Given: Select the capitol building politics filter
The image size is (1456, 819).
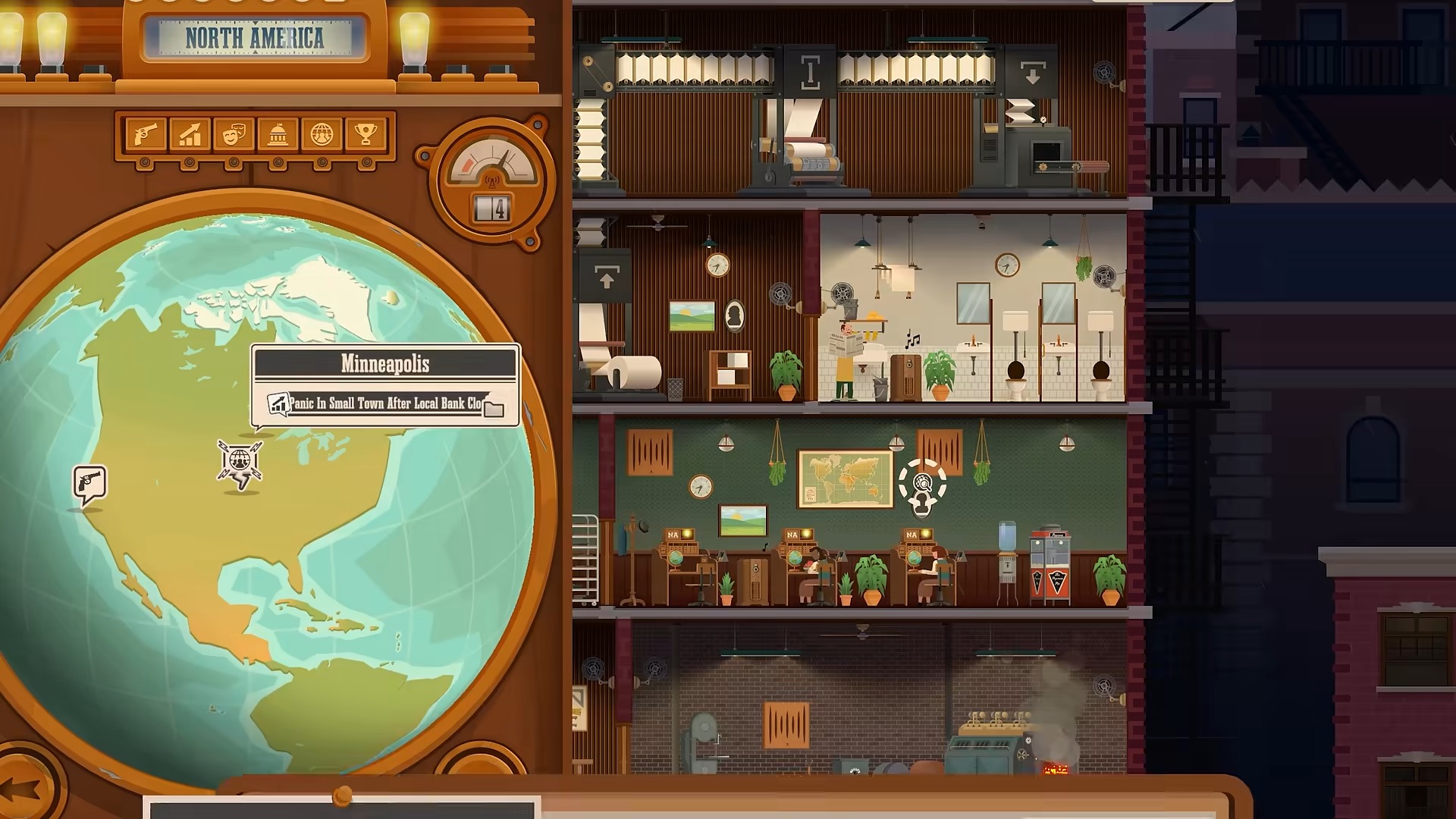Looking at the screenshot, I should point(278,135).
